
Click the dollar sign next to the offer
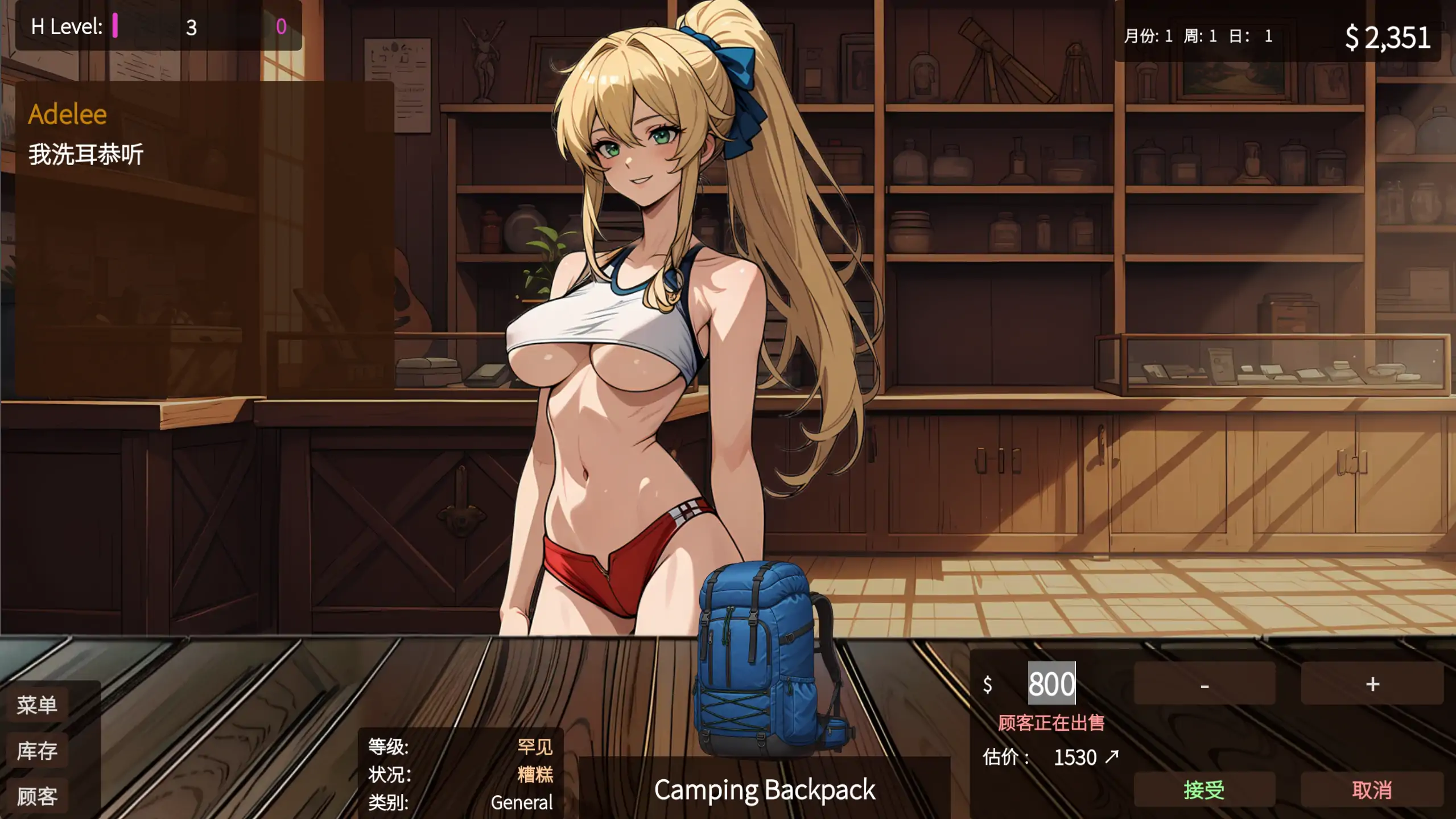(988, 685)
